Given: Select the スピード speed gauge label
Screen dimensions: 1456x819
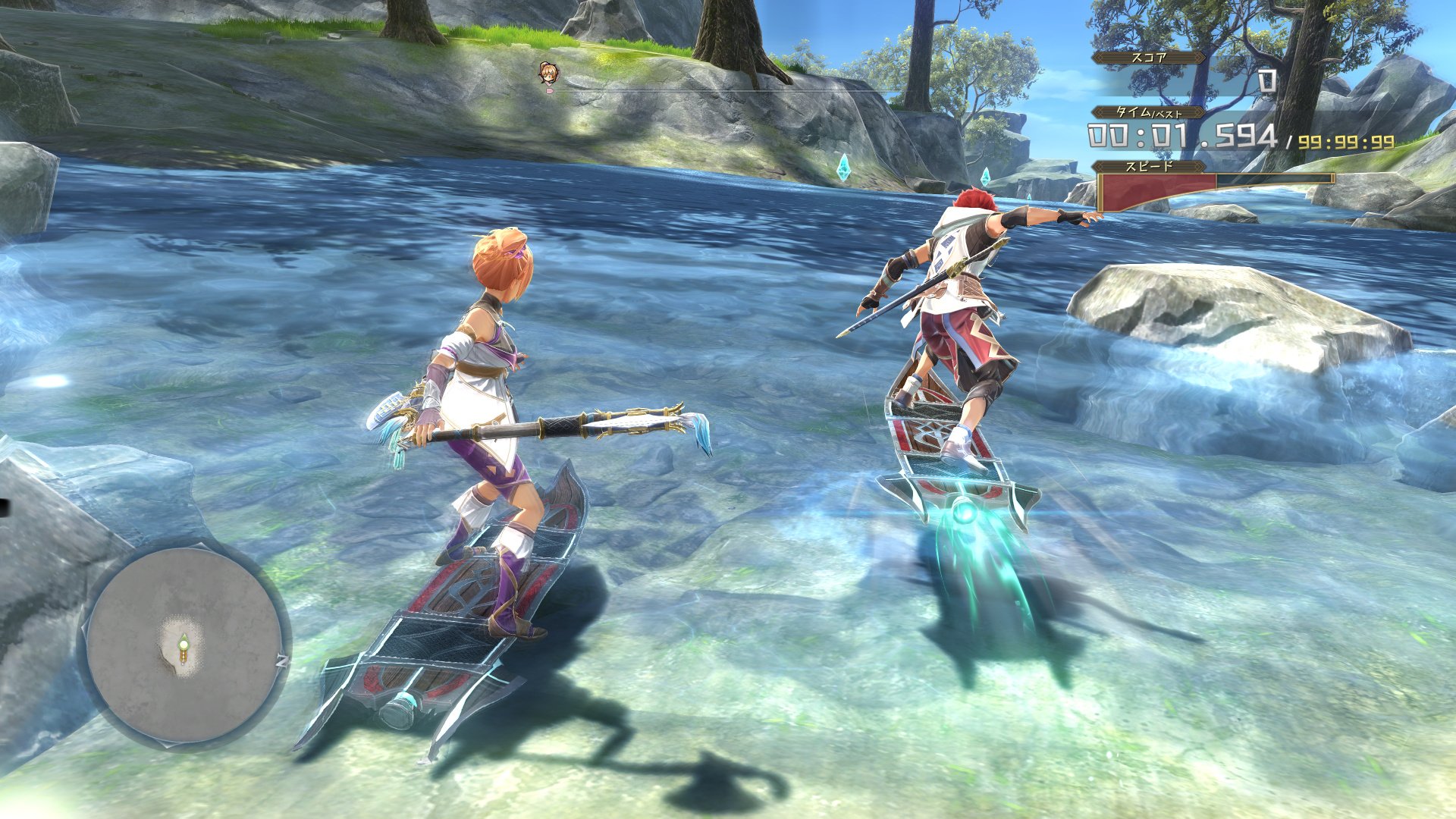Looking at the screenshot, I should click(1147, 164).
